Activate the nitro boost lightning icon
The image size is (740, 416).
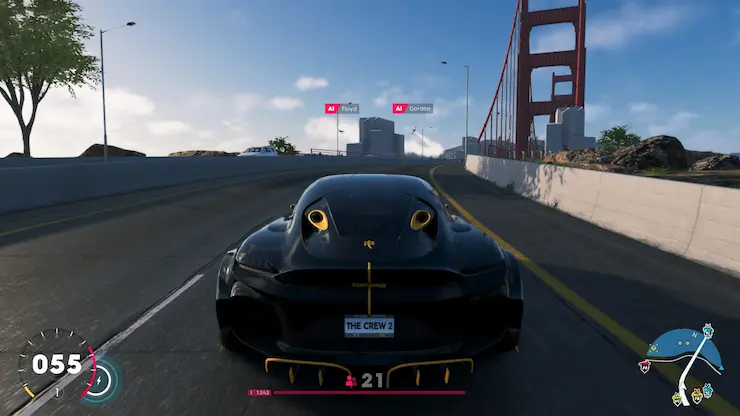[102, 378]
